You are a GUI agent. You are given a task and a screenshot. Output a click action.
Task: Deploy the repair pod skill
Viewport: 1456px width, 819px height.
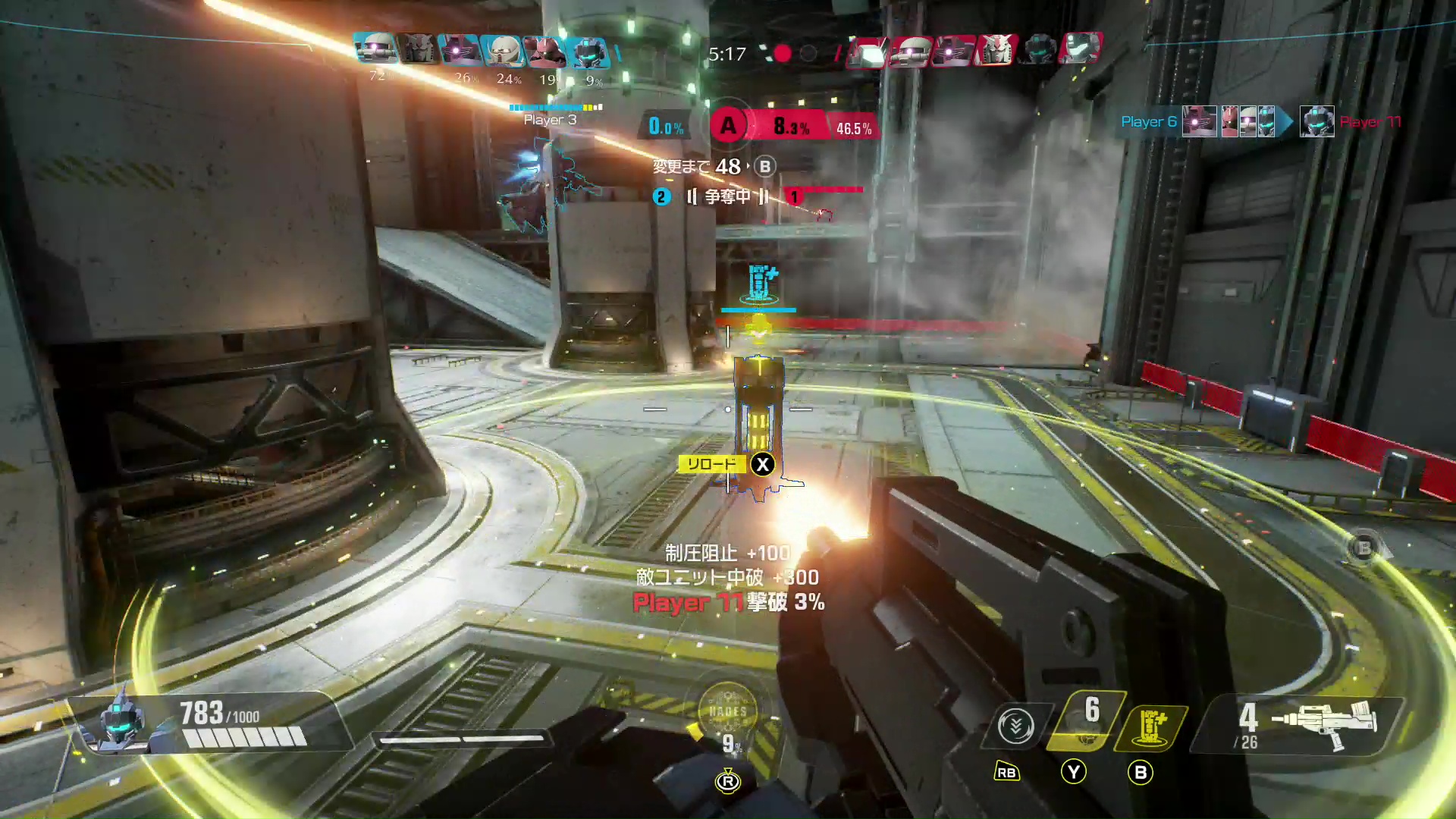click(x=1150, y=726)
